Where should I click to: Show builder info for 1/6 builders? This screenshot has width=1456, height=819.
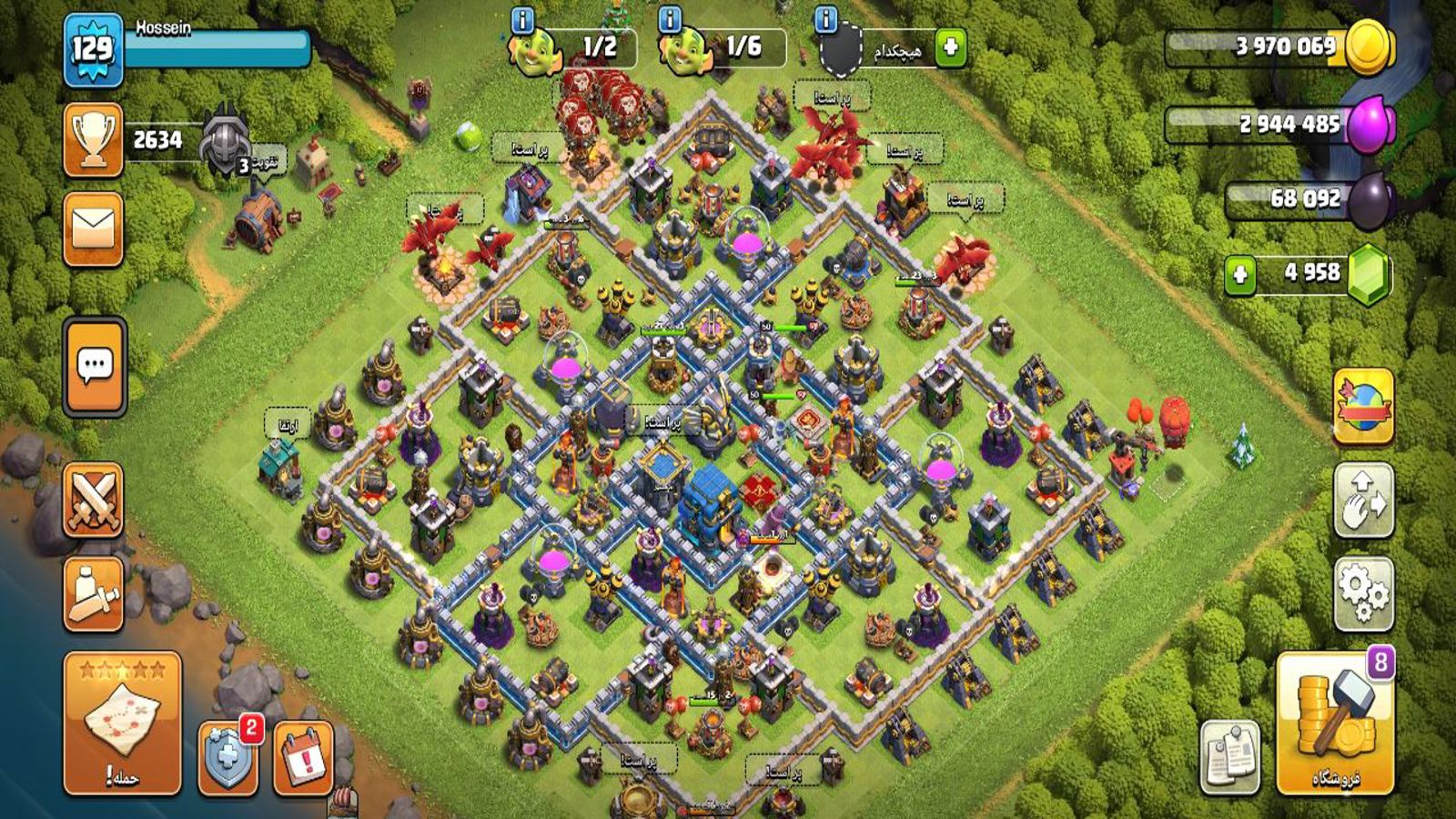[x=669, y=20]
